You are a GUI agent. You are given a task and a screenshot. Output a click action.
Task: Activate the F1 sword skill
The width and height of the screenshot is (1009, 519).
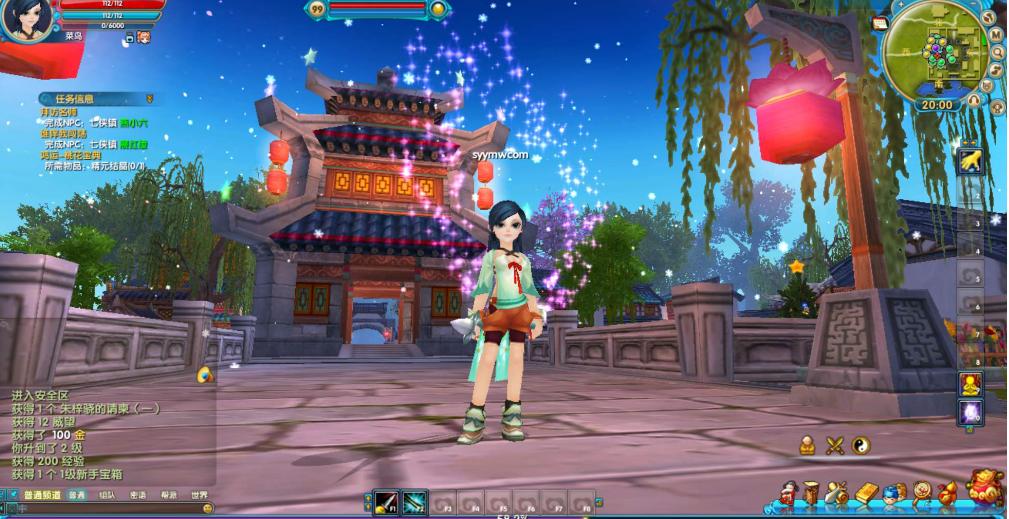click(x=386, y=500)
